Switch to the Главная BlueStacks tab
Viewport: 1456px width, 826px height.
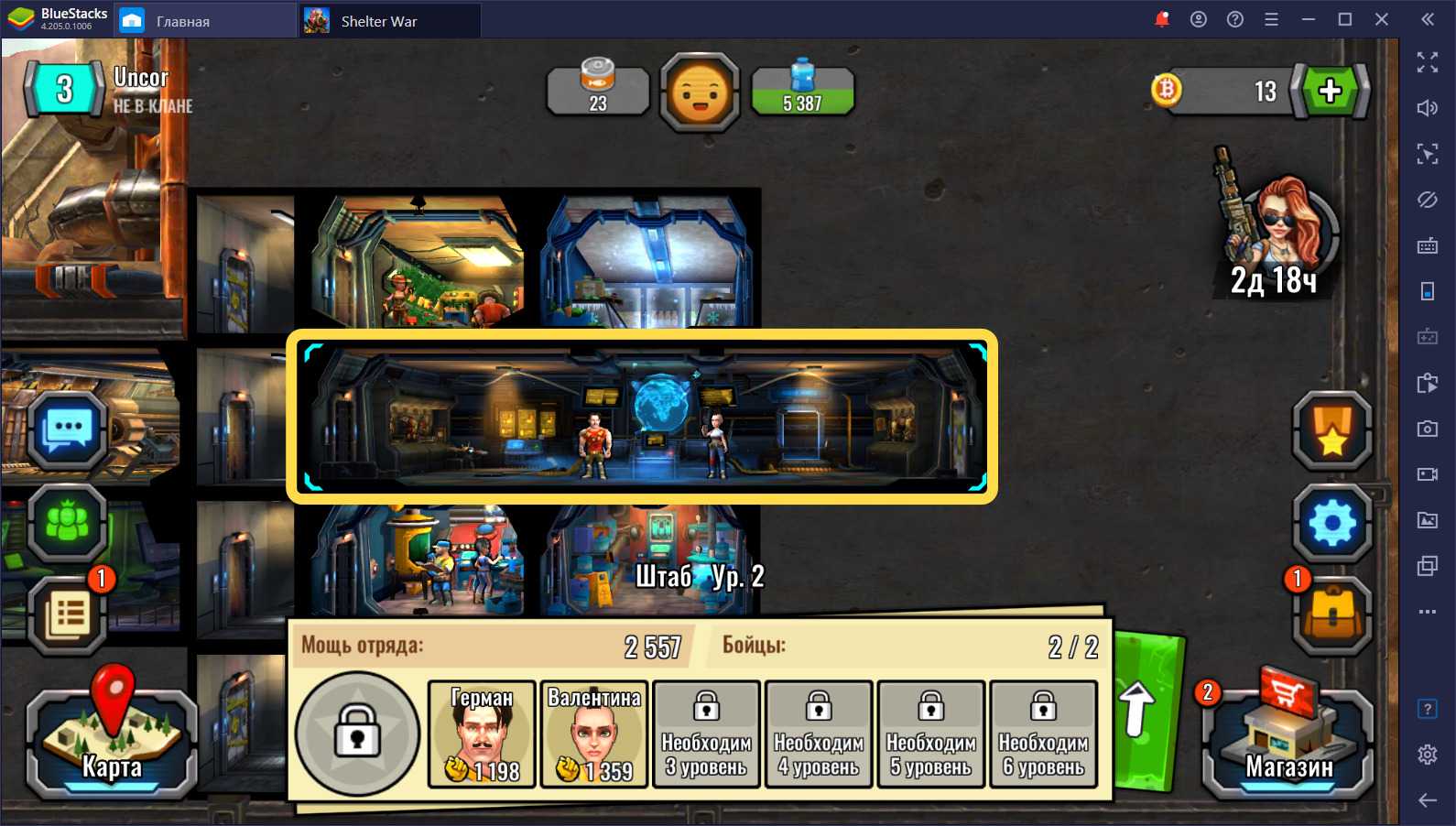pos(182,21)
